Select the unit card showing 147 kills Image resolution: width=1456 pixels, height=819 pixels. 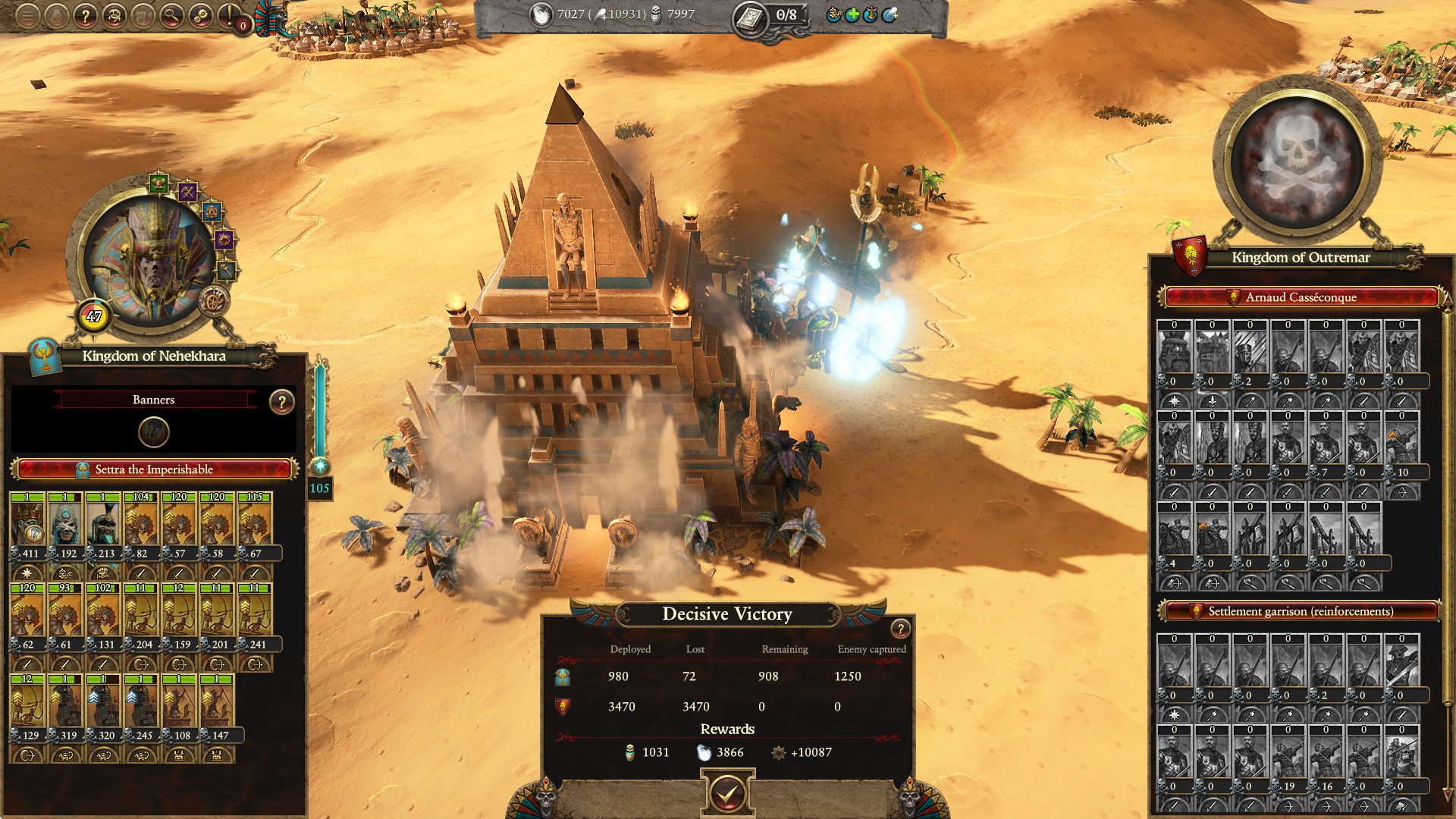(x=217, y=704)
